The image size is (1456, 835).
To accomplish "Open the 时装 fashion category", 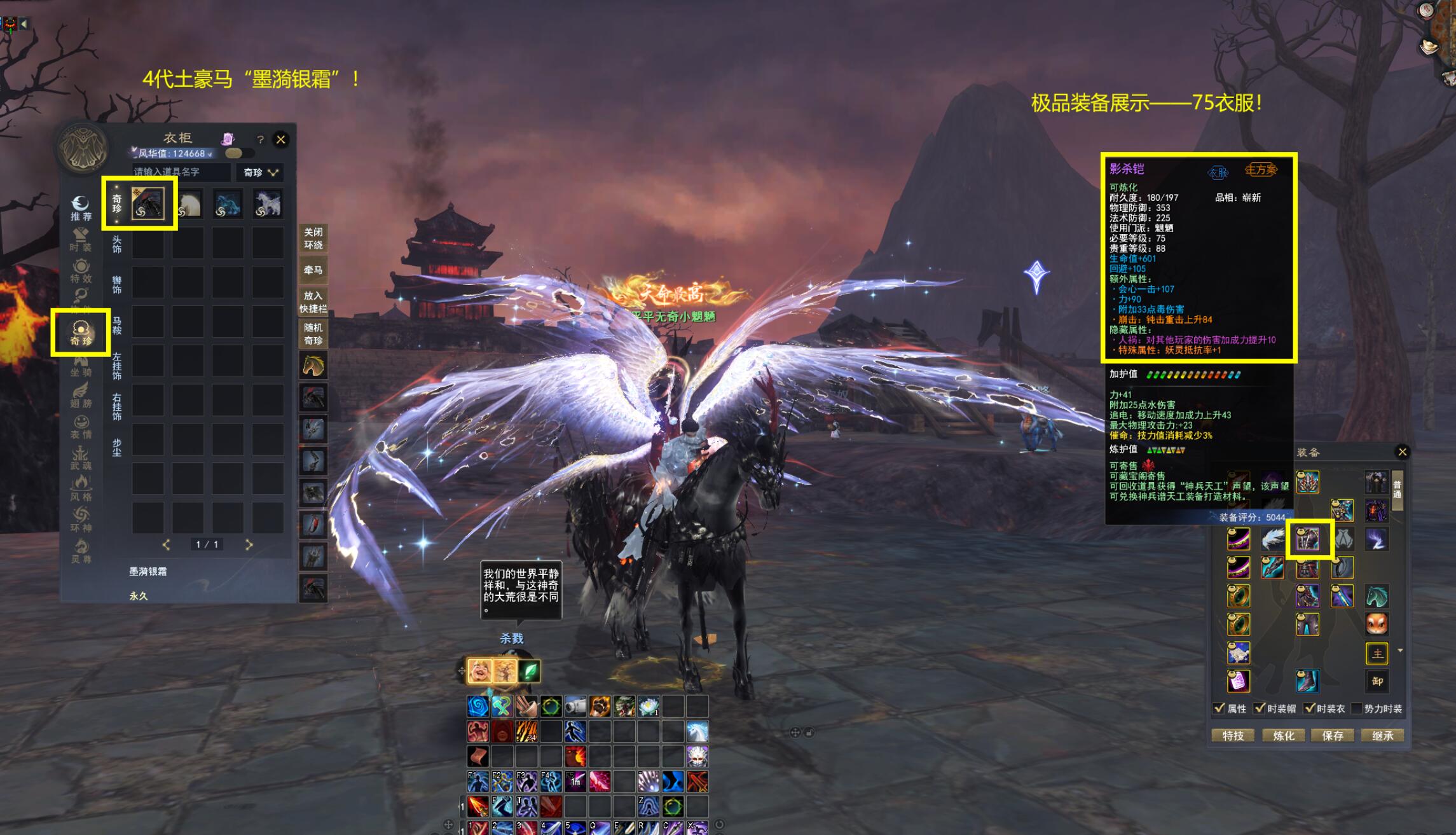I will 81,240.
